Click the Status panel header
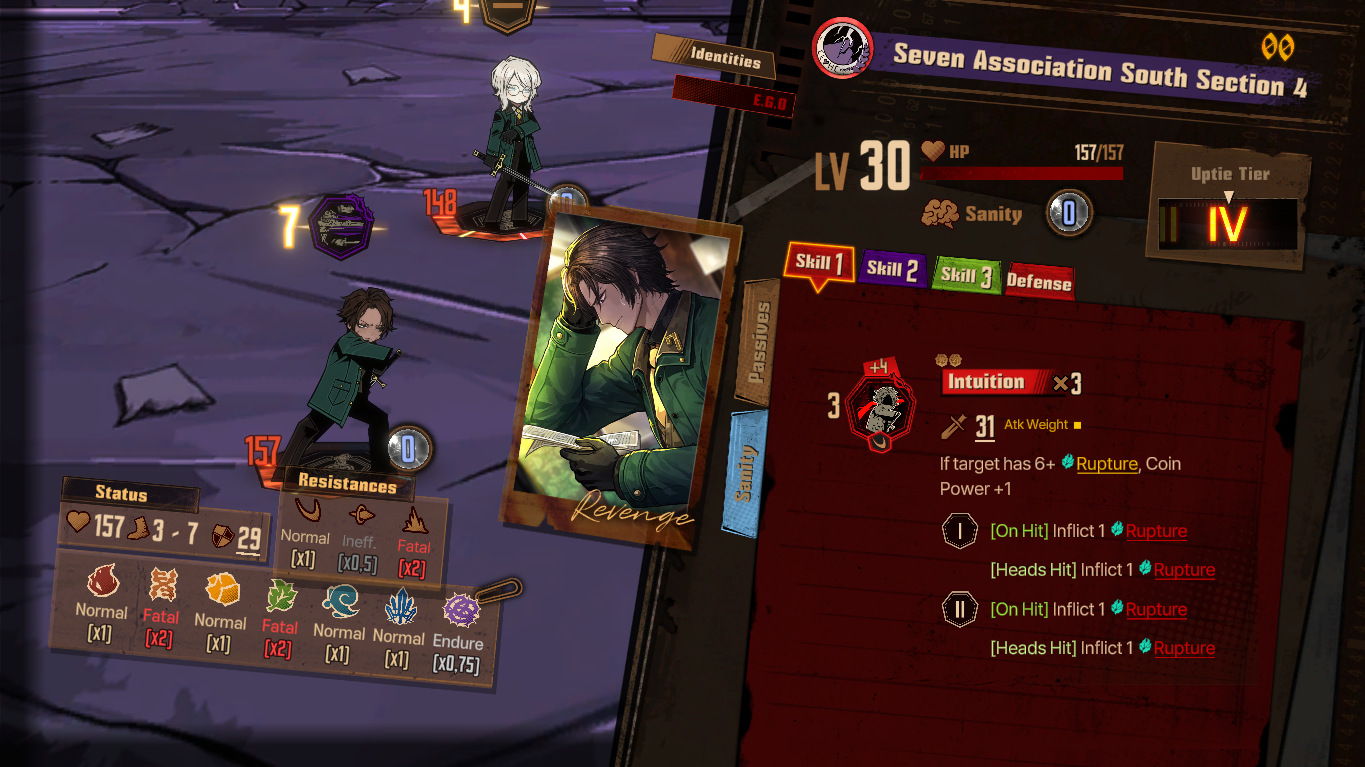Viewport: 1365px width, 767px height. pos(121,493)
